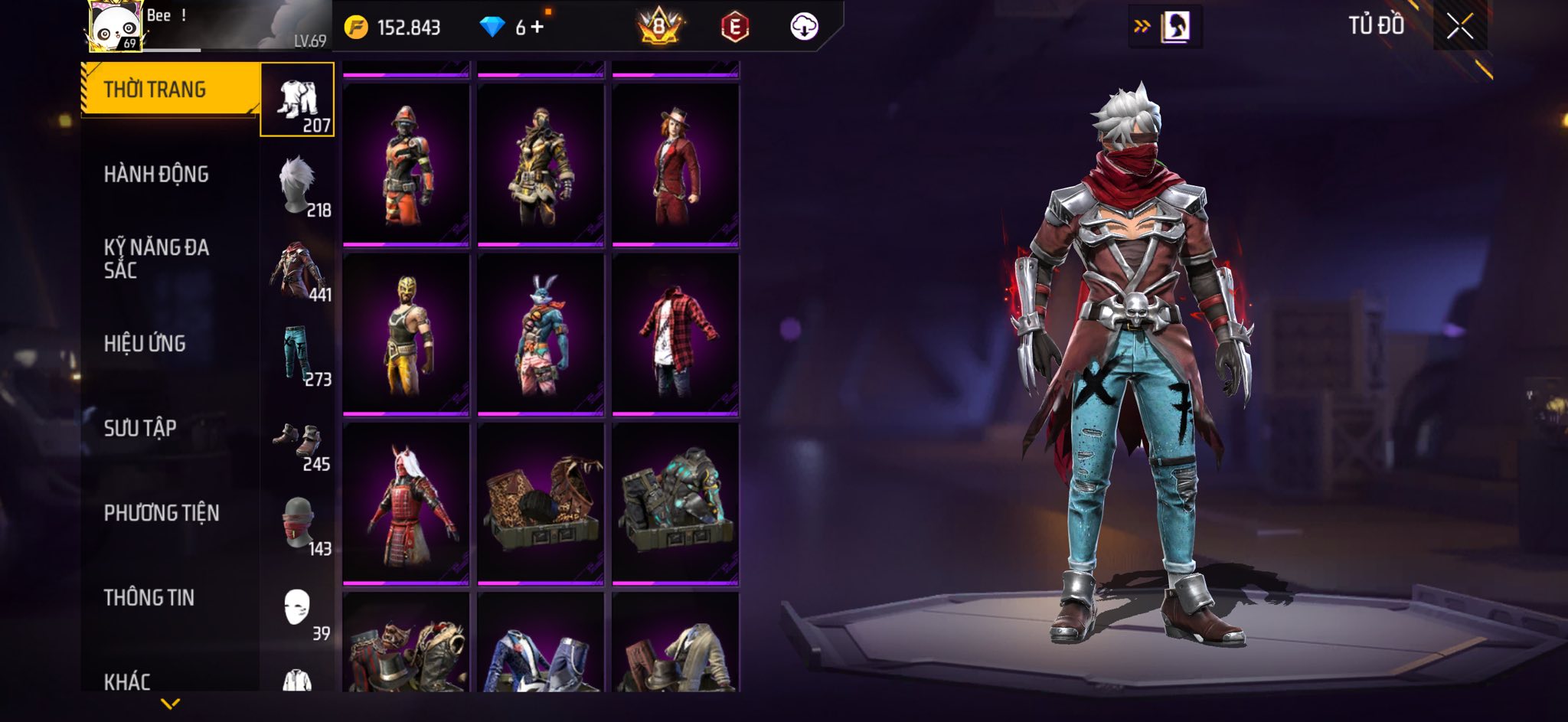Select the shoes subcategory showing 245

click(298, 439)
